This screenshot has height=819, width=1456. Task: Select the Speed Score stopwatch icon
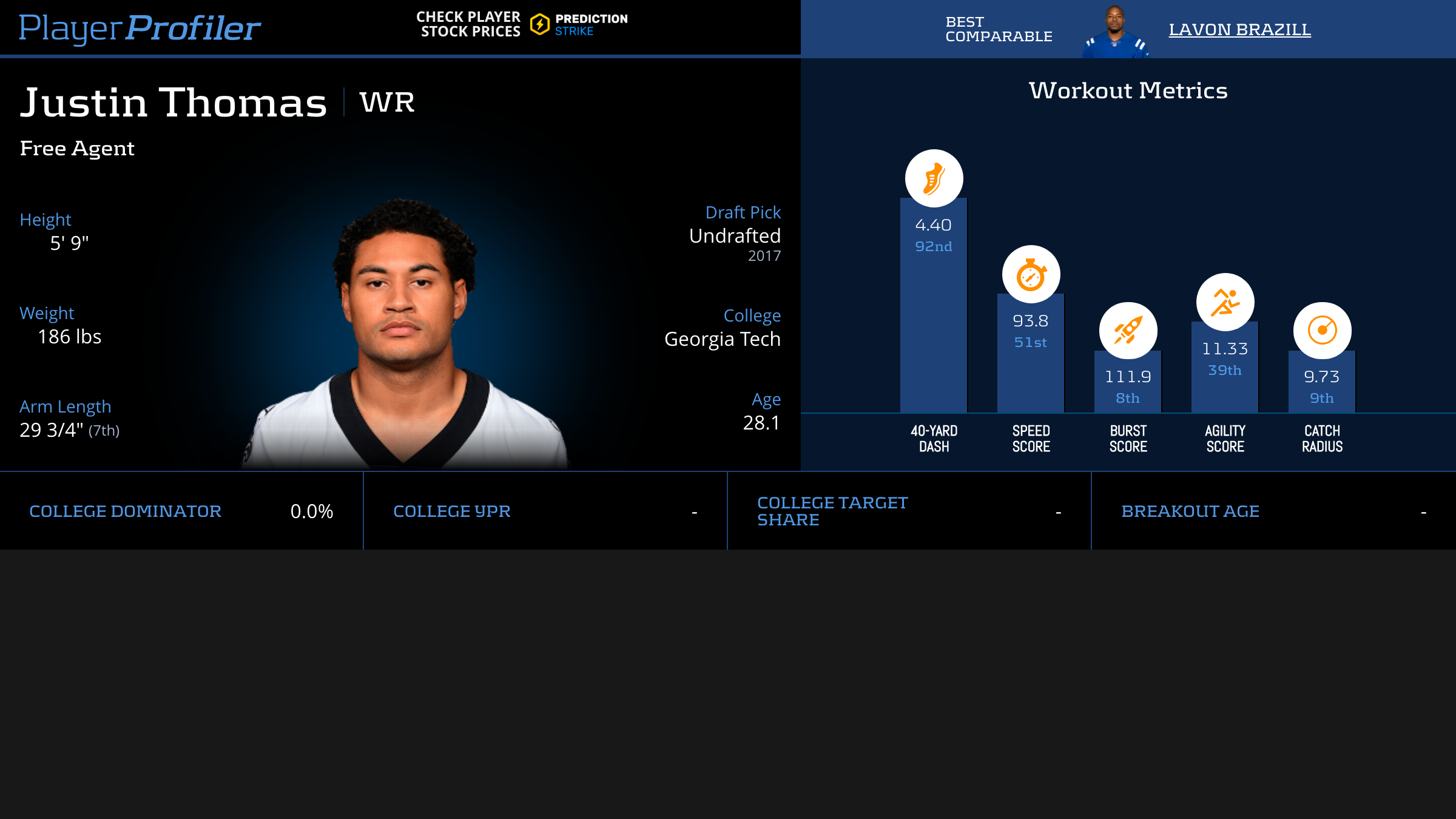click(1031, 274)
